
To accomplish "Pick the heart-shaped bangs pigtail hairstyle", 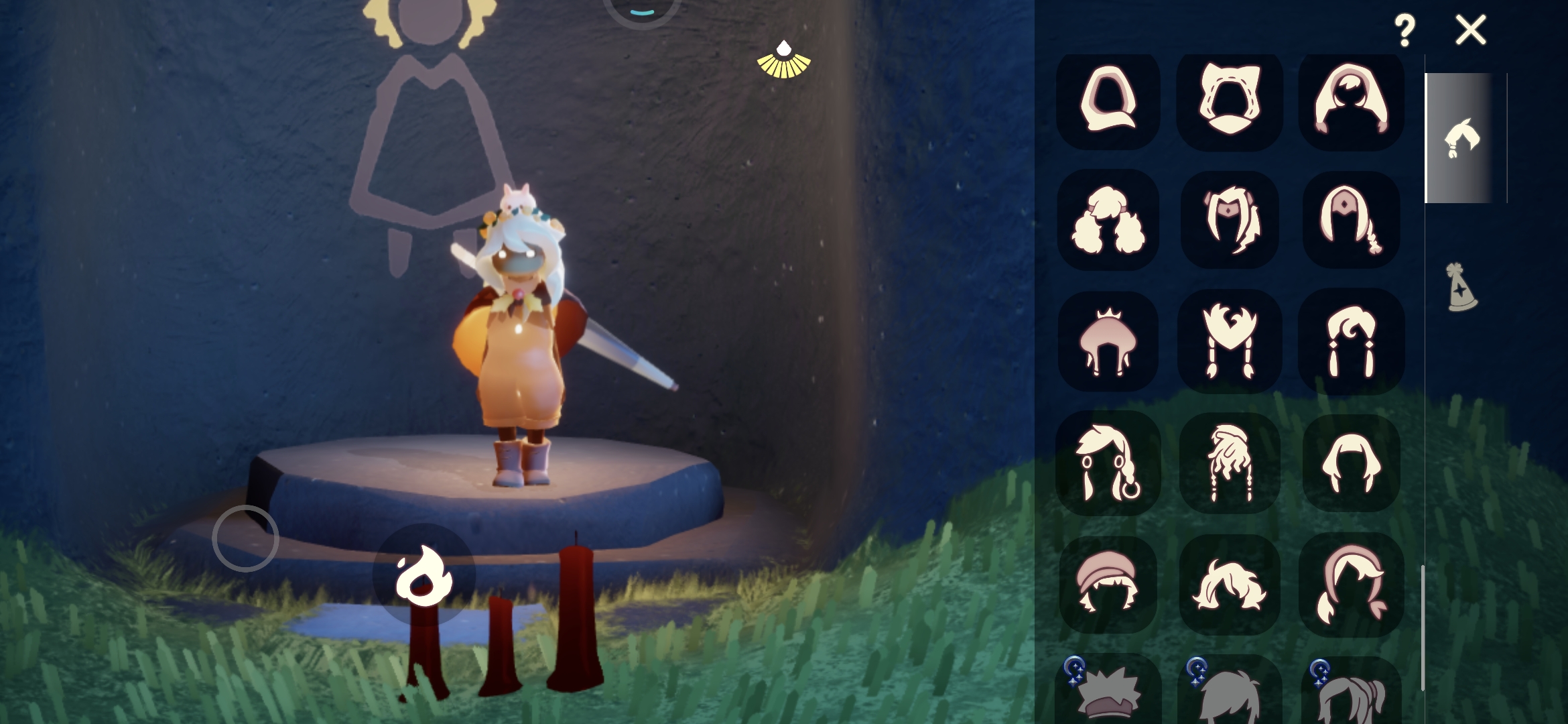I will click(x=1229, y=342).
